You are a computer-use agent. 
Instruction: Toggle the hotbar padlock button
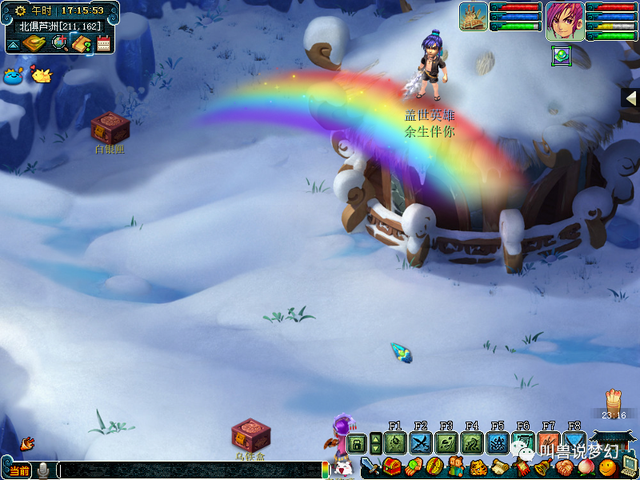[x=357, y=443]
